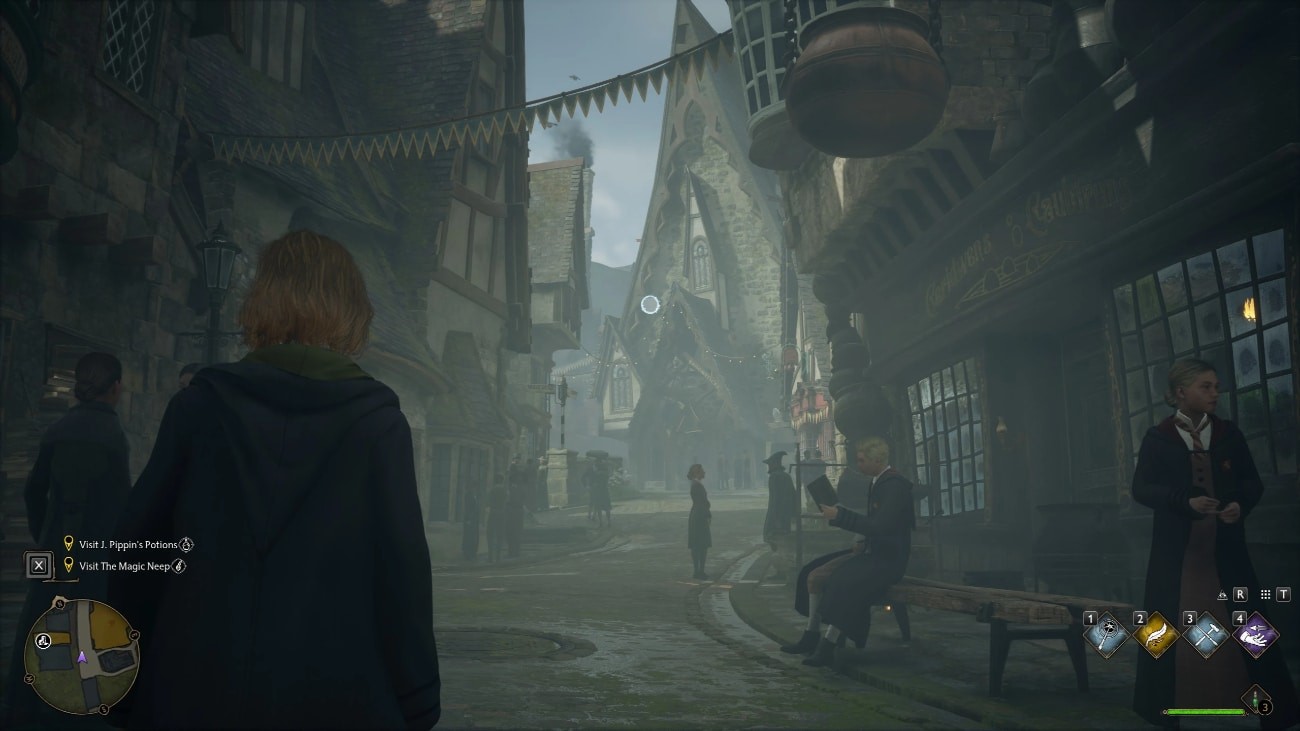Use the Reparo hammer spell
Viewport: 1300px width, 731px height.
click(1204, 636)
